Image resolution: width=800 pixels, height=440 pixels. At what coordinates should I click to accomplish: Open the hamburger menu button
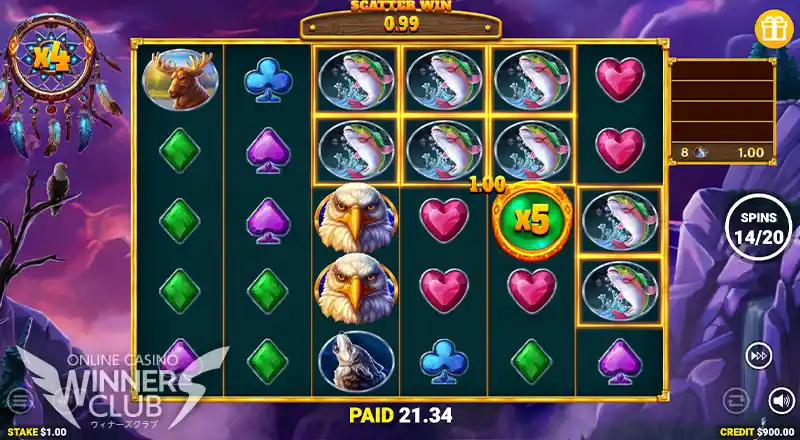click(19, 401)
